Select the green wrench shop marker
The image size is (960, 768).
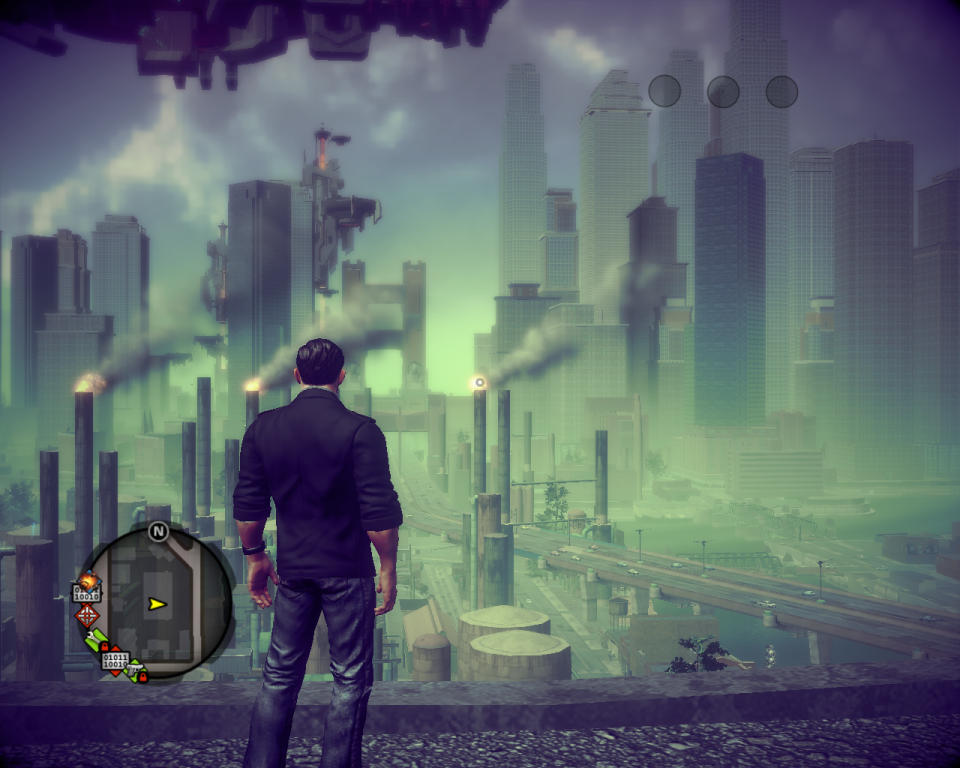click(97, 641)
